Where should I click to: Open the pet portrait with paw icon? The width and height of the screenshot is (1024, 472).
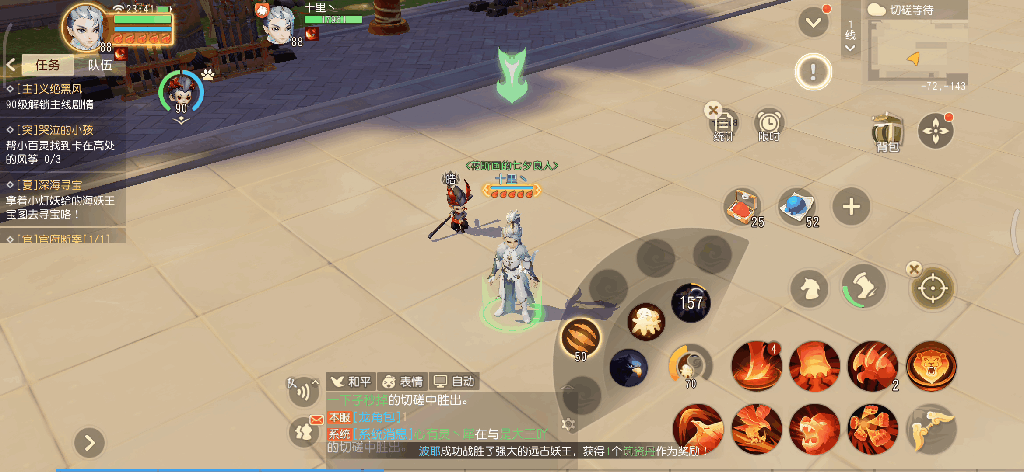tap(182, 92)
